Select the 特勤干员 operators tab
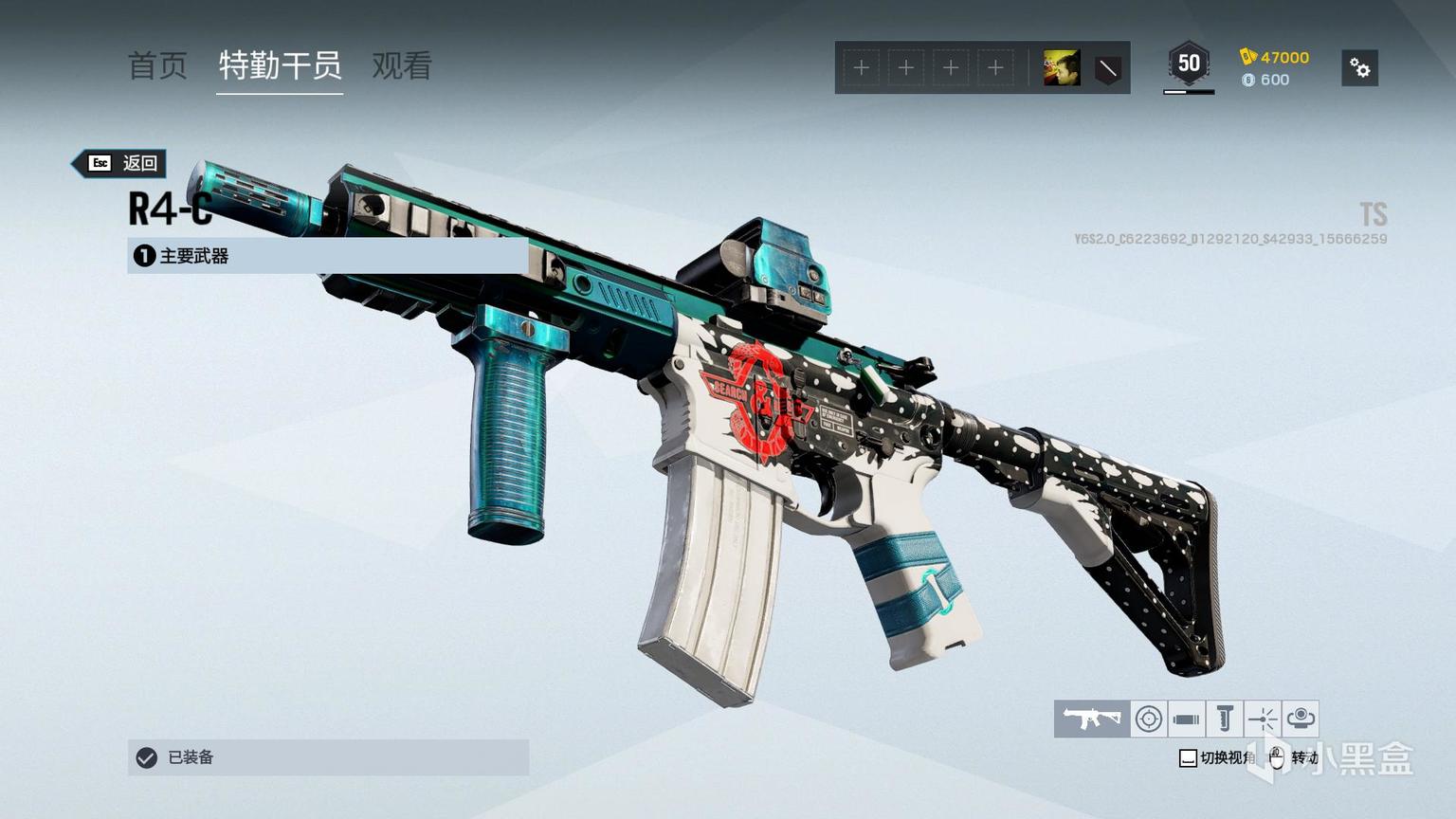1456x819 pixels. tap(280, 65)
